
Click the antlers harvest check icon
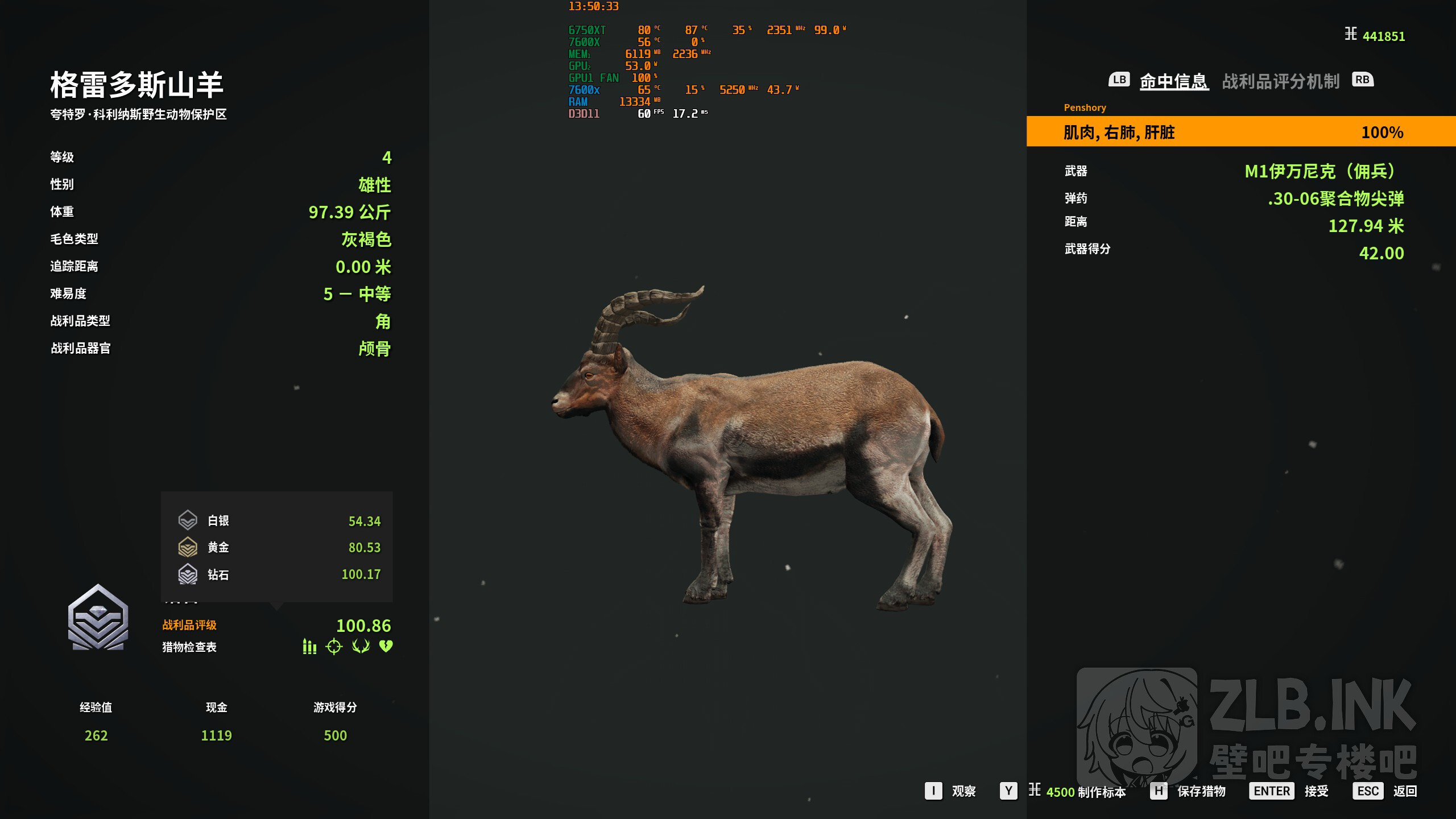[x=361, y=646]
